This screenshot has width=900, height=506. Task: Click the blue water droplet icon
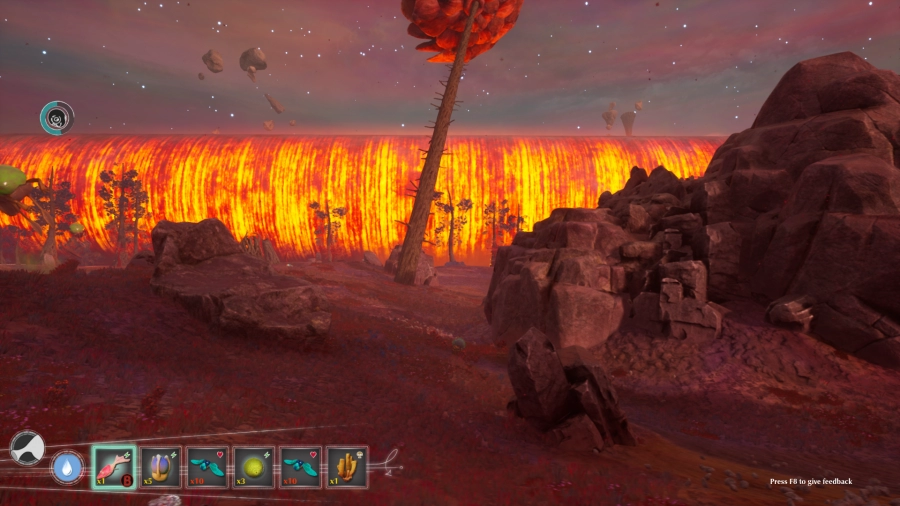click(67, 468)
